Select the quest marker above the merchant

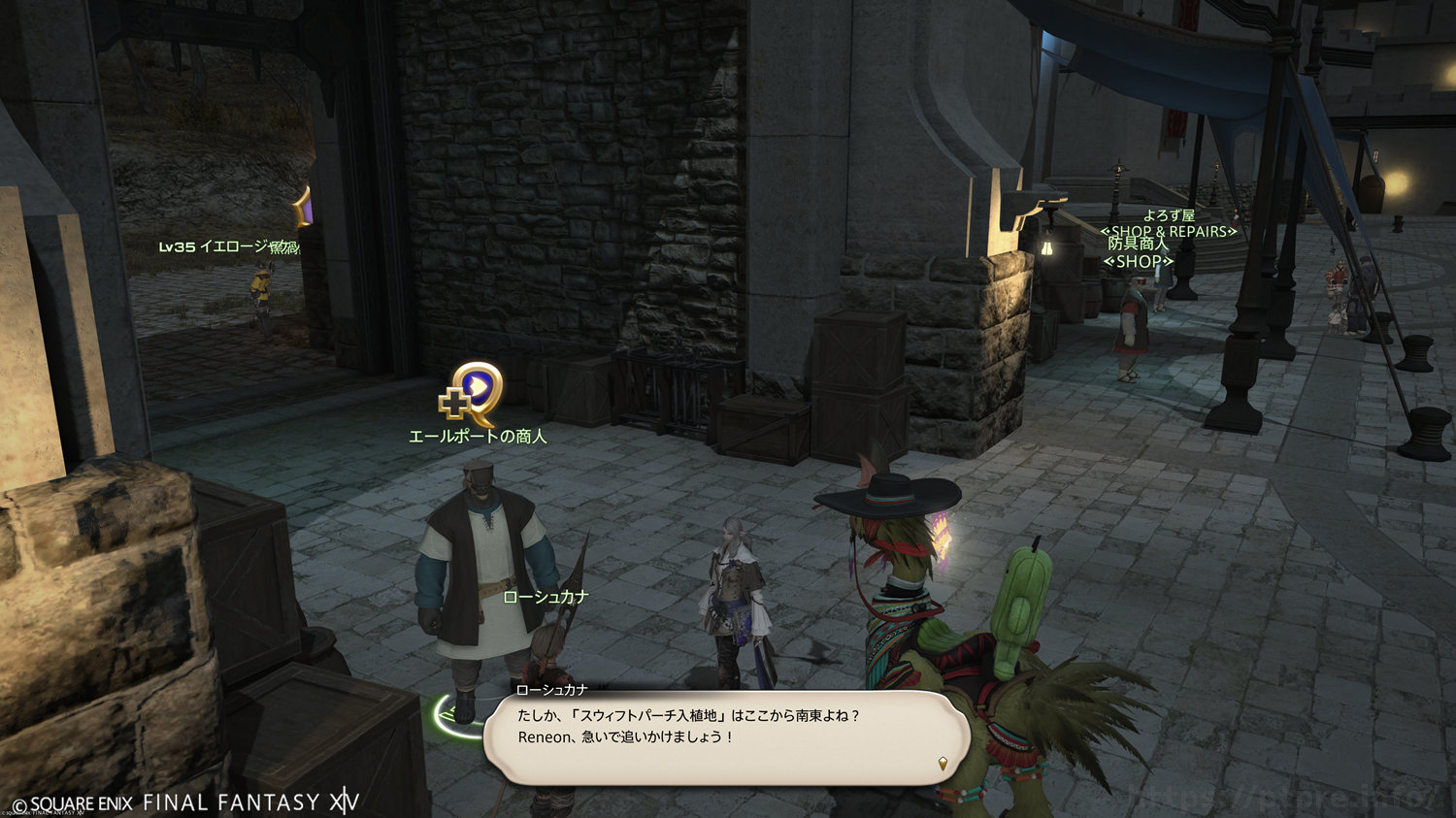coord(472,394)
